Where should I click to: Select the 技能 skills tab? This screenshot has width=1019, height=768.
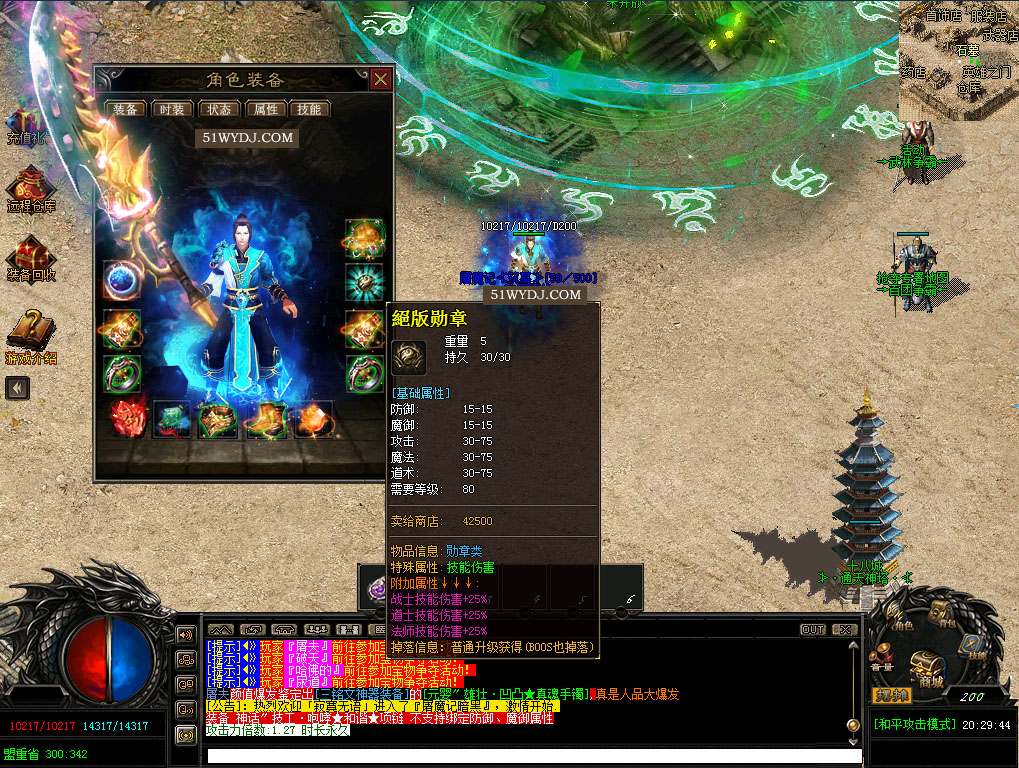(310, 110)
